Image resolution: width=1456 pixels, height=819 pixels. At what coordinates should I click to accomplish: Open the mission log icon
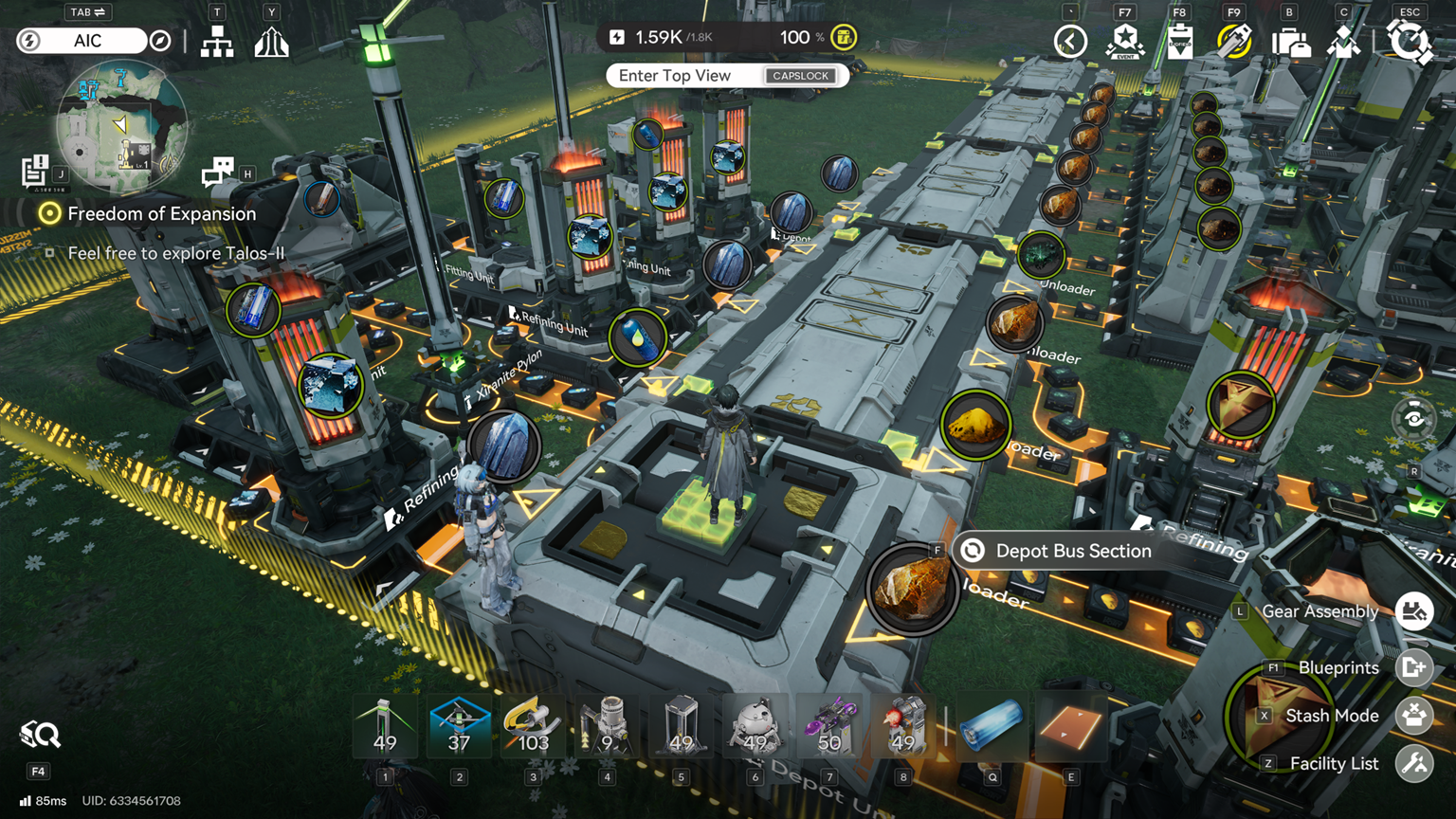36,171
